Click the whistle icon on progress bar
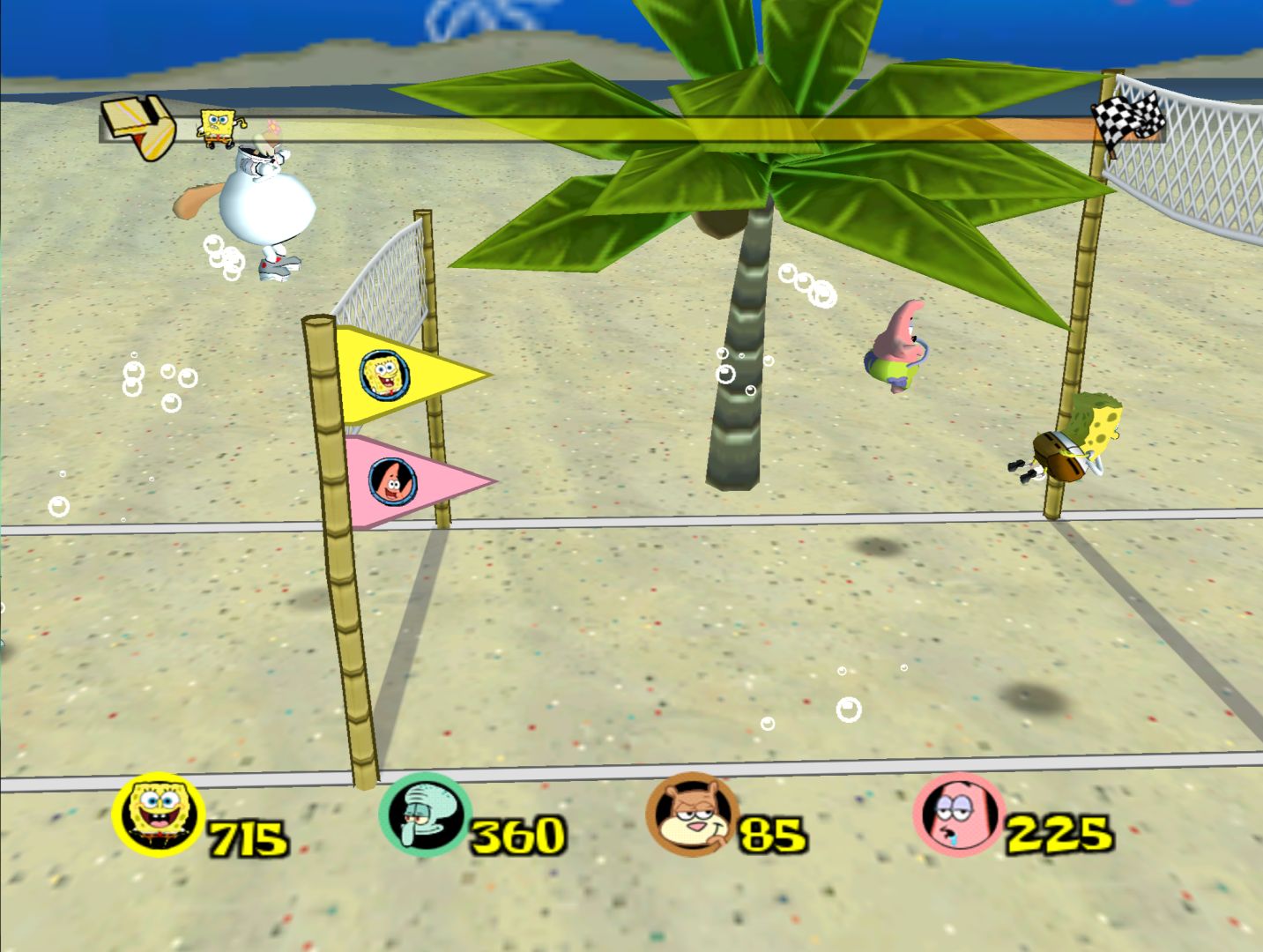 point(138,127)
